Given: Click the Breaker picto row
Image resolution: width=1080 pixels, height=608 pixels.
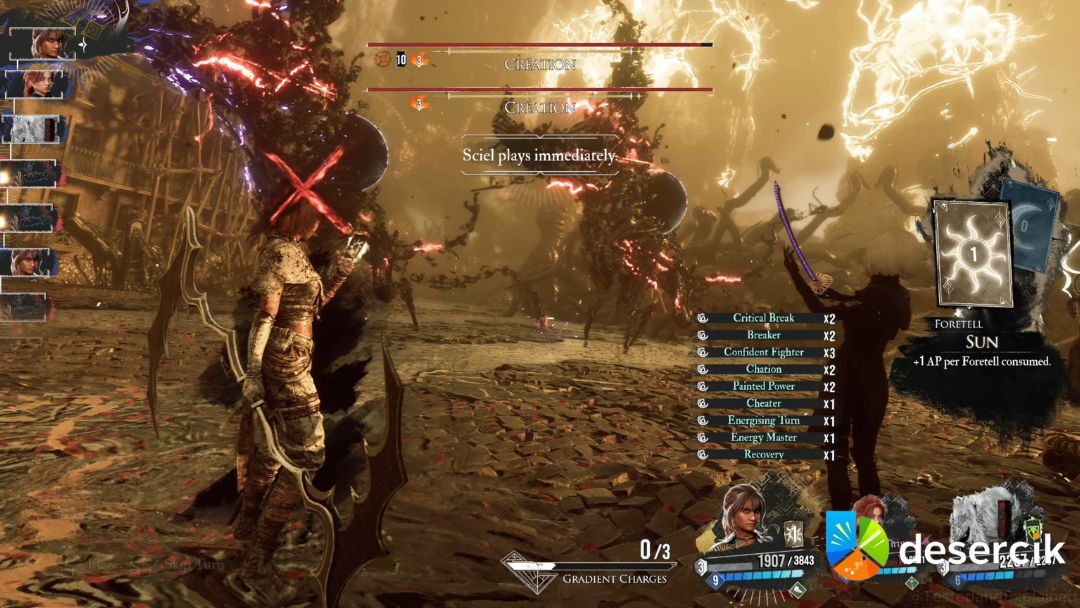Looking at the screenshot, I should 764,336.
